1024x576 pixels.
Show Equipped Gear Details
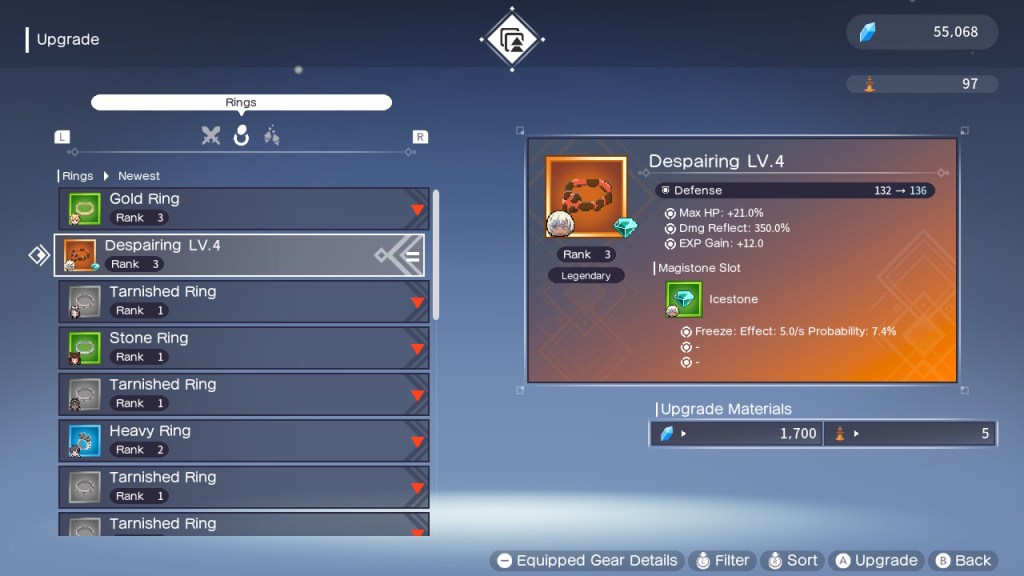click(x=587, y=561)
